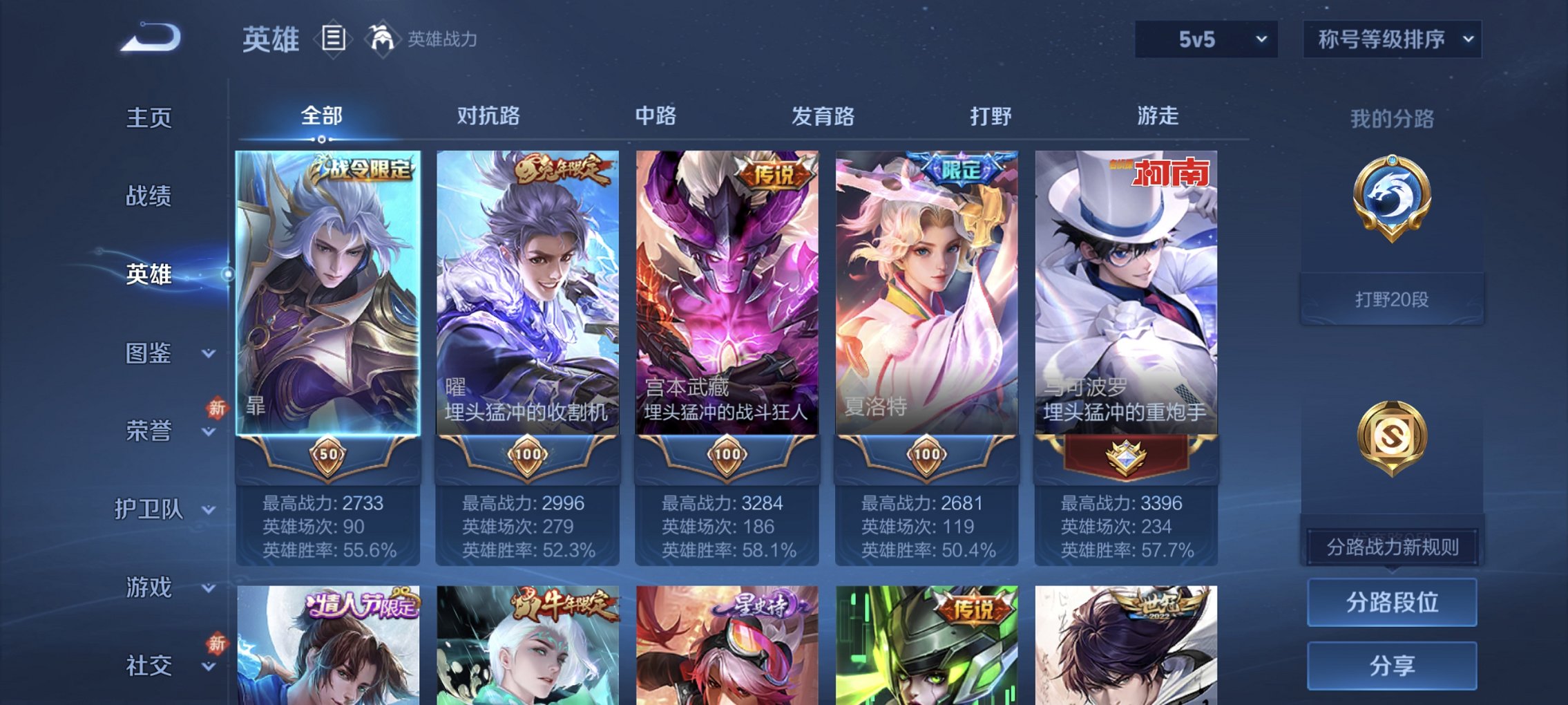
Task: Open the hero battle power (英雄战力) icon
Action: coord(382,39)
